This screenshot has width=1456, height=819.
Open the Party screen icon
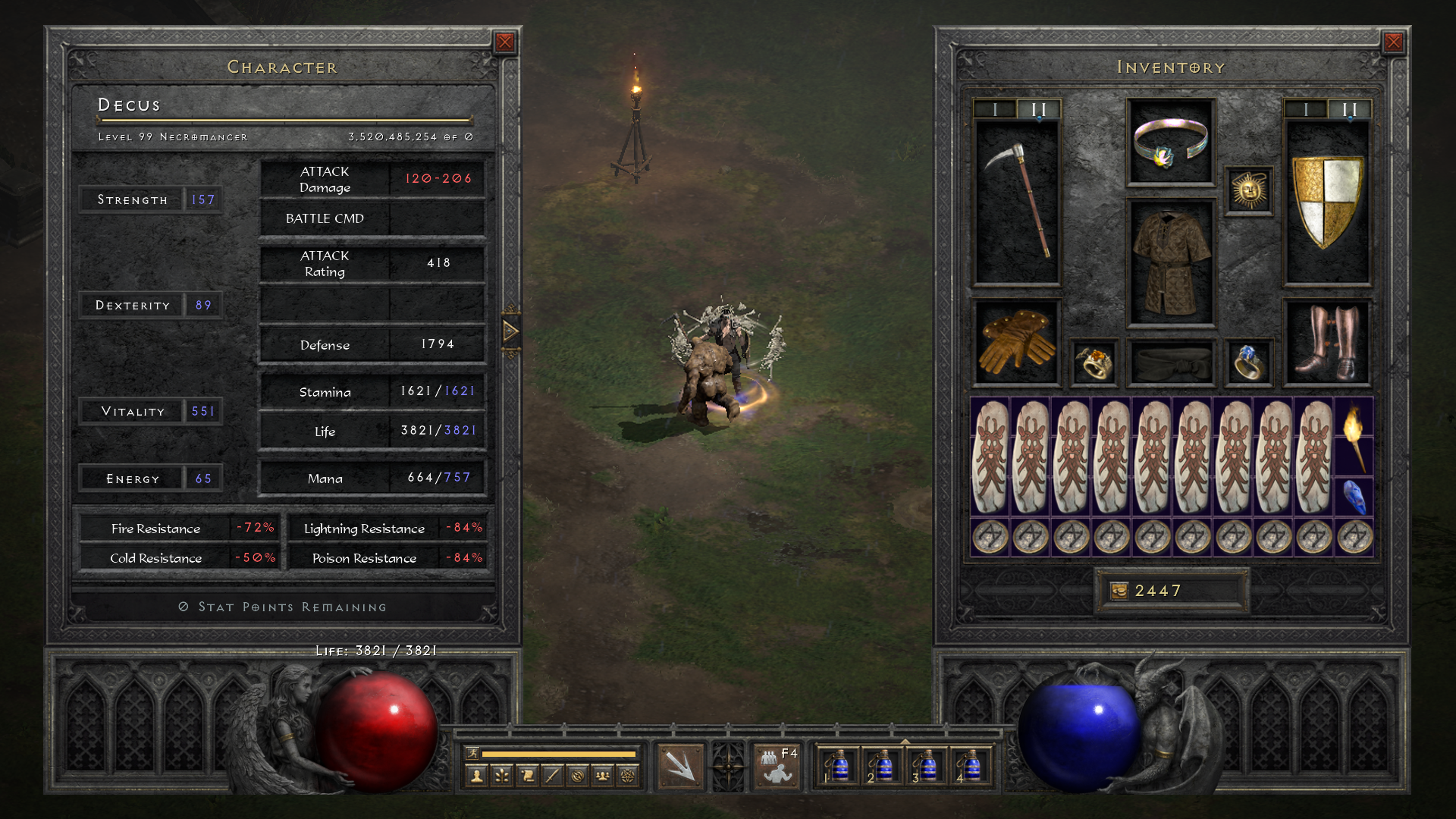602,773
